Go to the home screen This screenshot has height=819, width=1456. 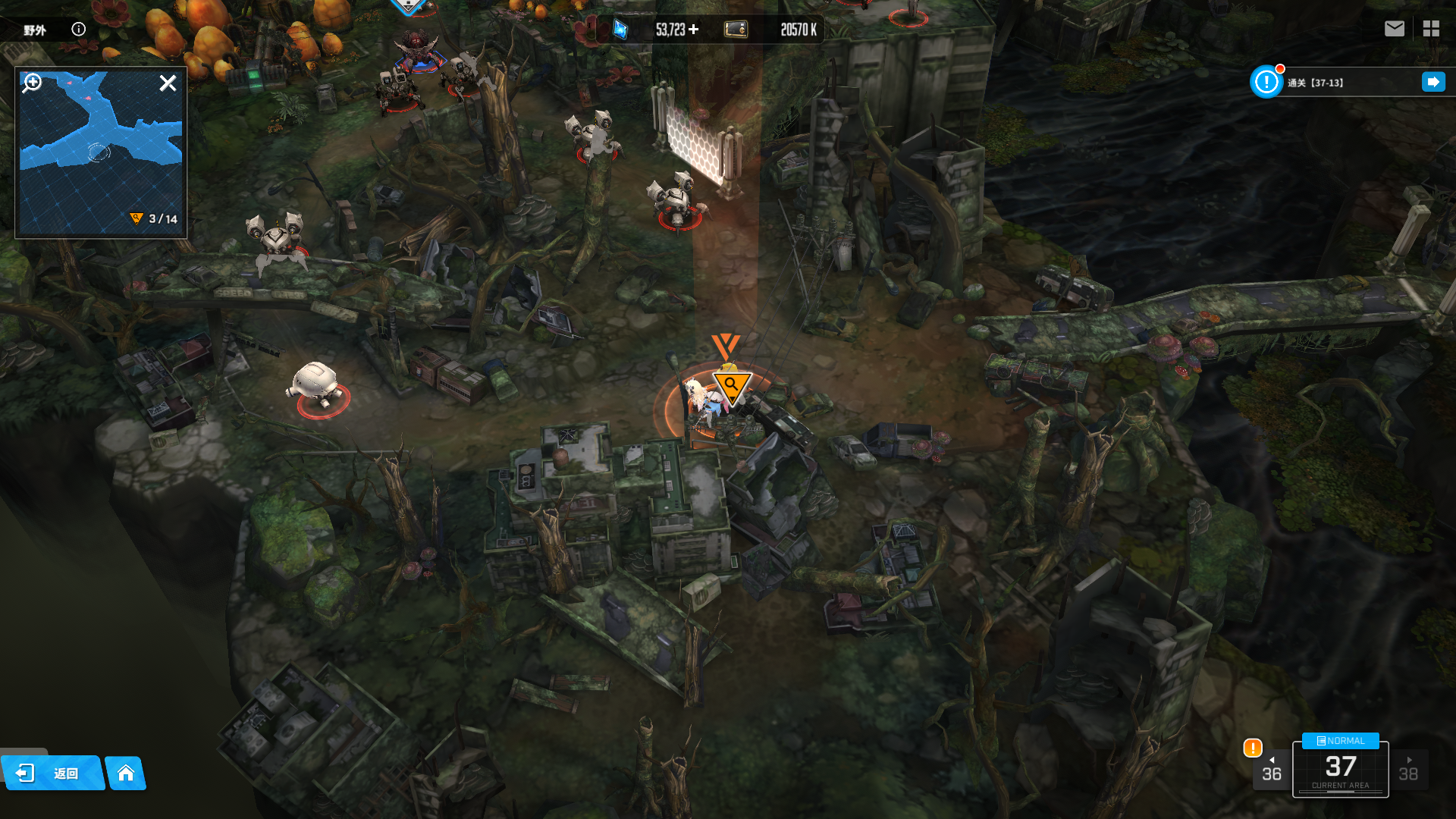[x=126, y=773]
